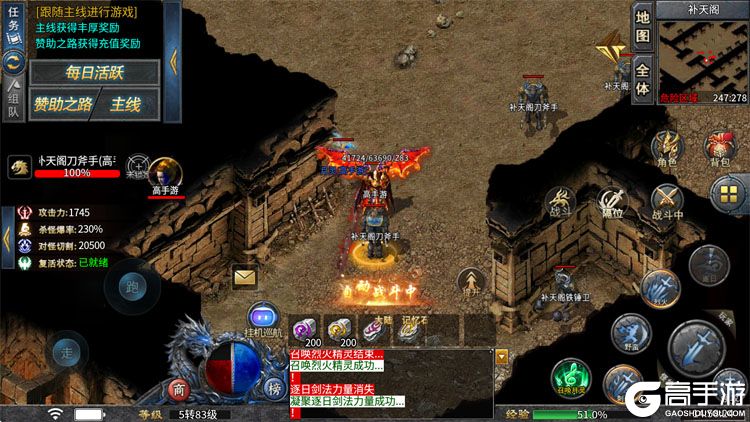Toggle the 战斗中 crossed swords icon

click(x=666, y=199)
